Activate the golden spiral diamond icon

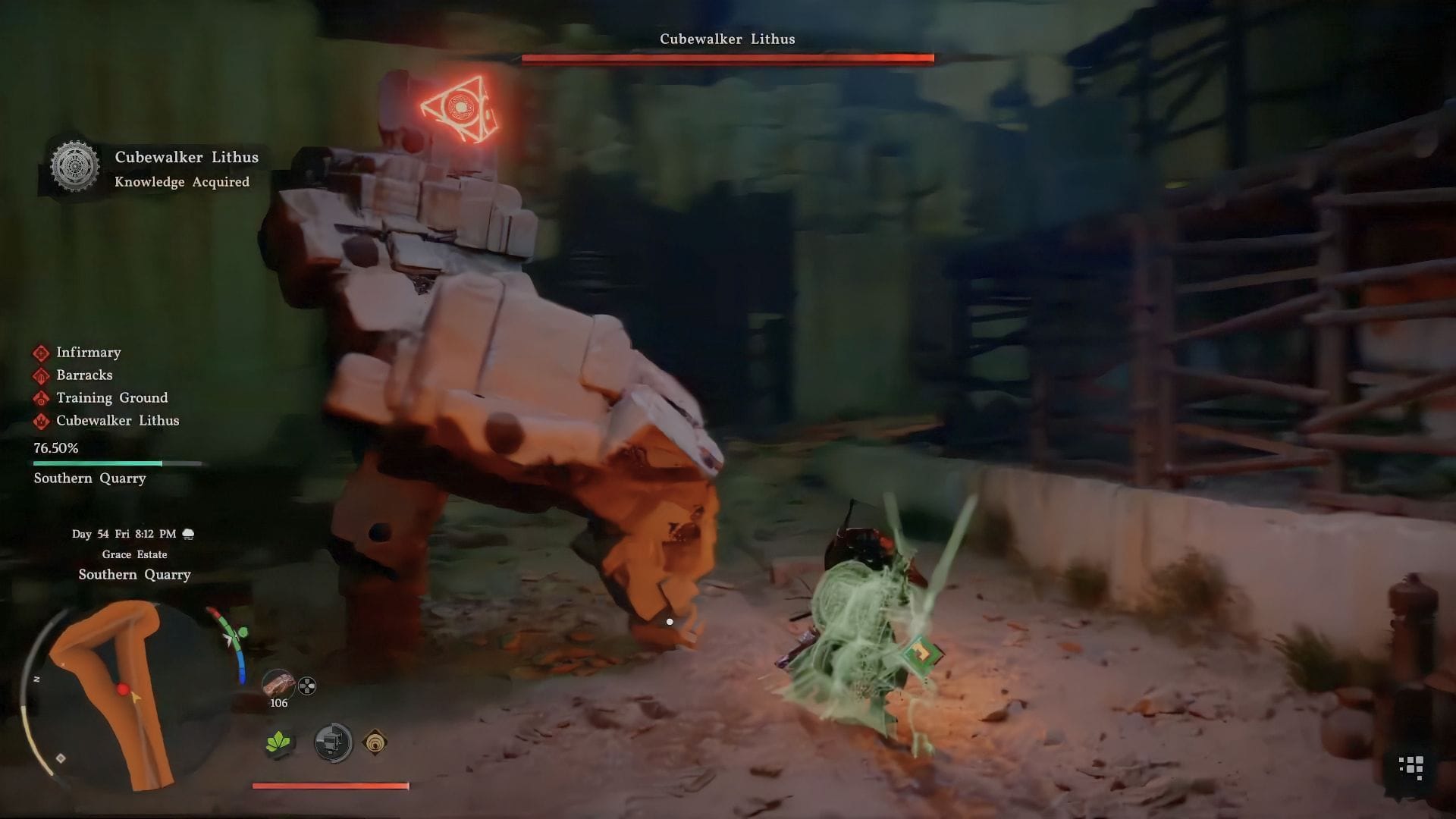(375, 742)
